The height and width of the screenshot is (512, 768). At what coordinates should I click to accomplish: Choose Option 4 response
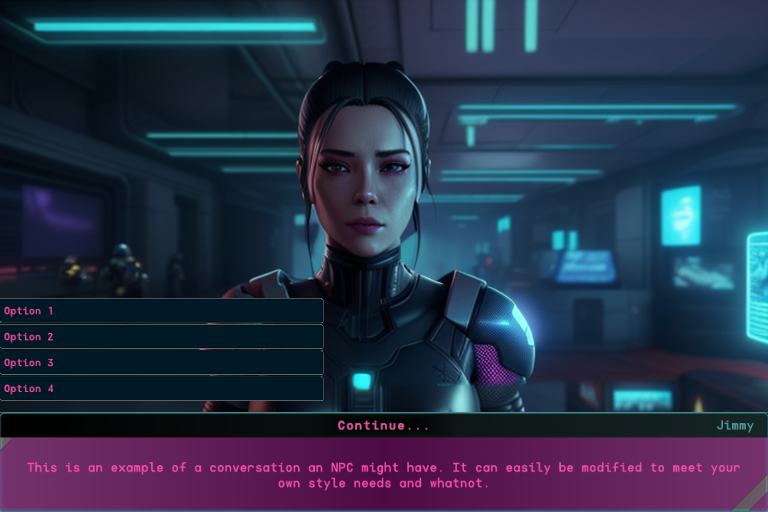[x=161, y=388]
